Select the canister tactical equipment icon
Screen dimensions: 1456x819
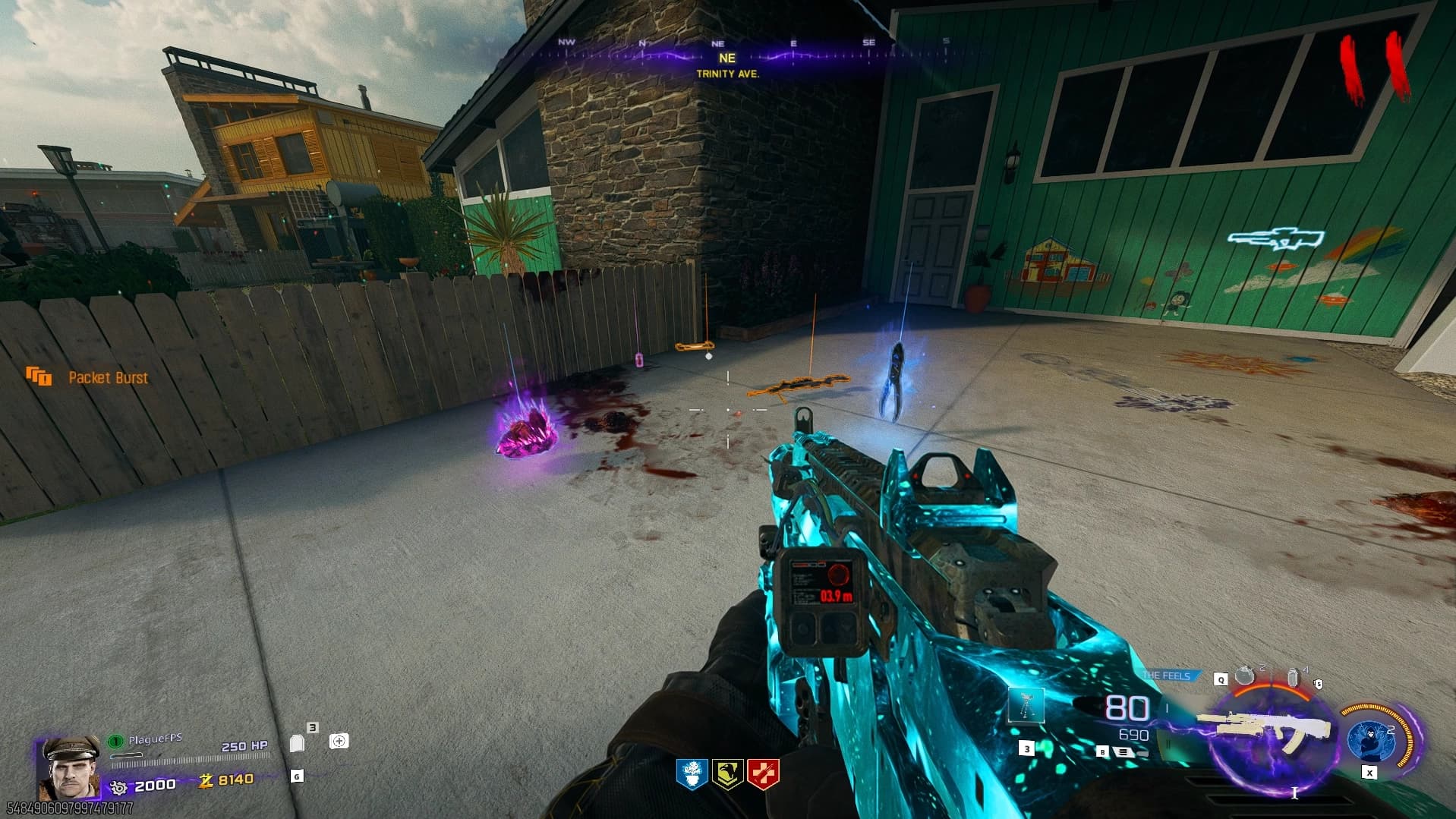[x=1294, y=676]
